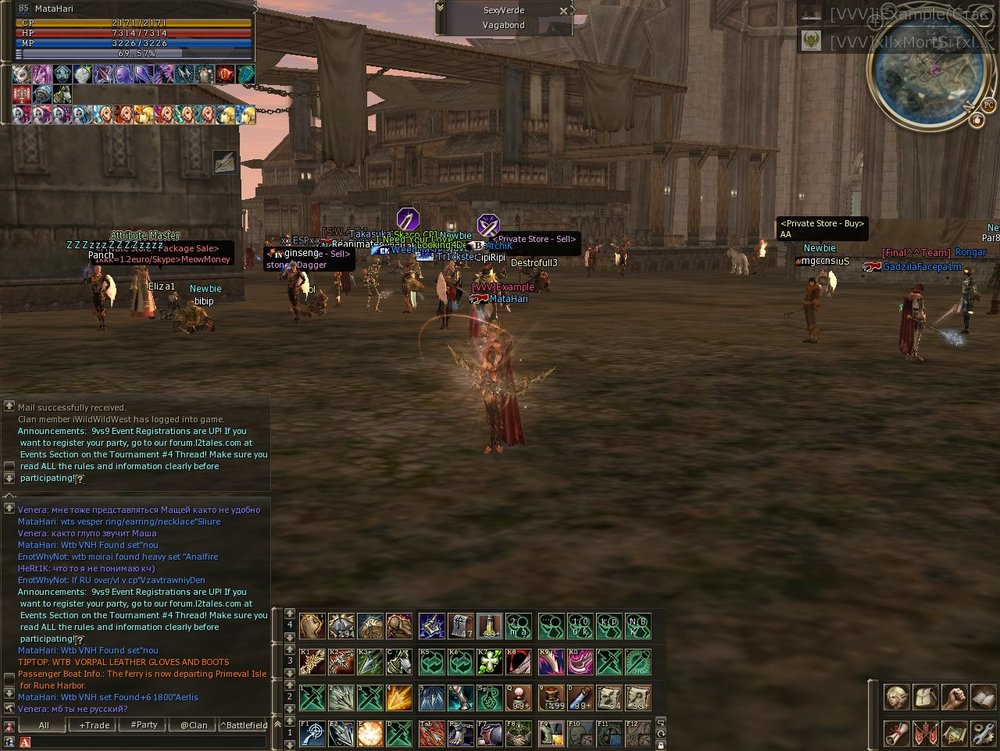Close the SexyVerde target window

[564, 10]
